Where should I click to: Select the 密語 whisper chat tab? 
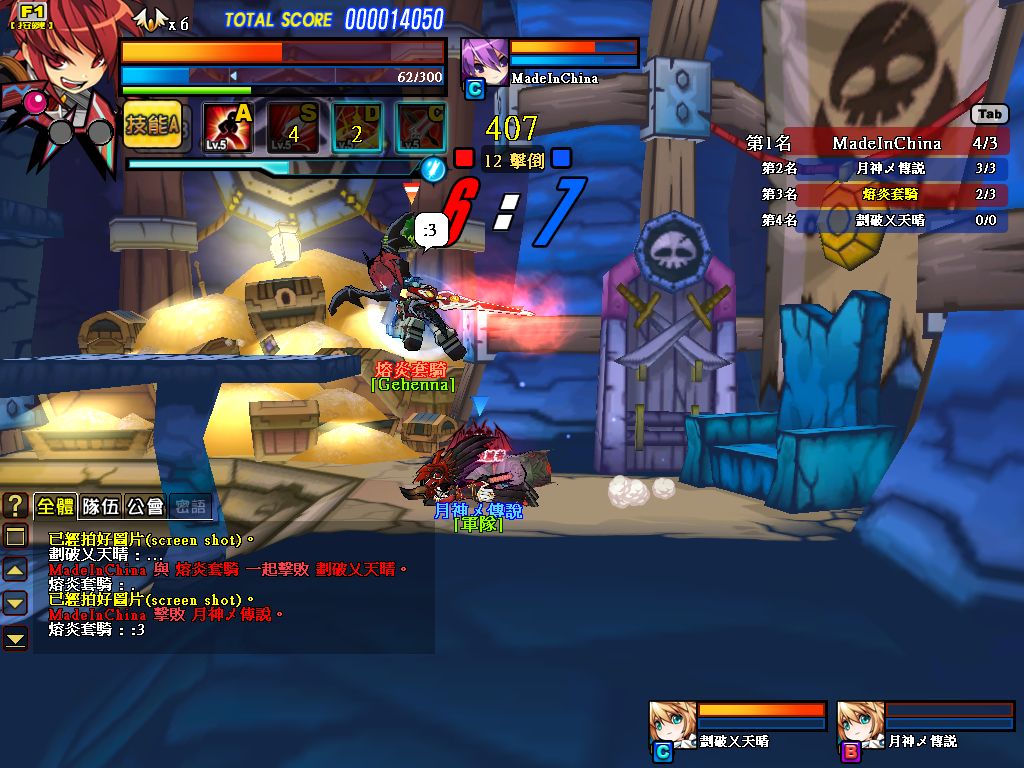coord(190,506)
